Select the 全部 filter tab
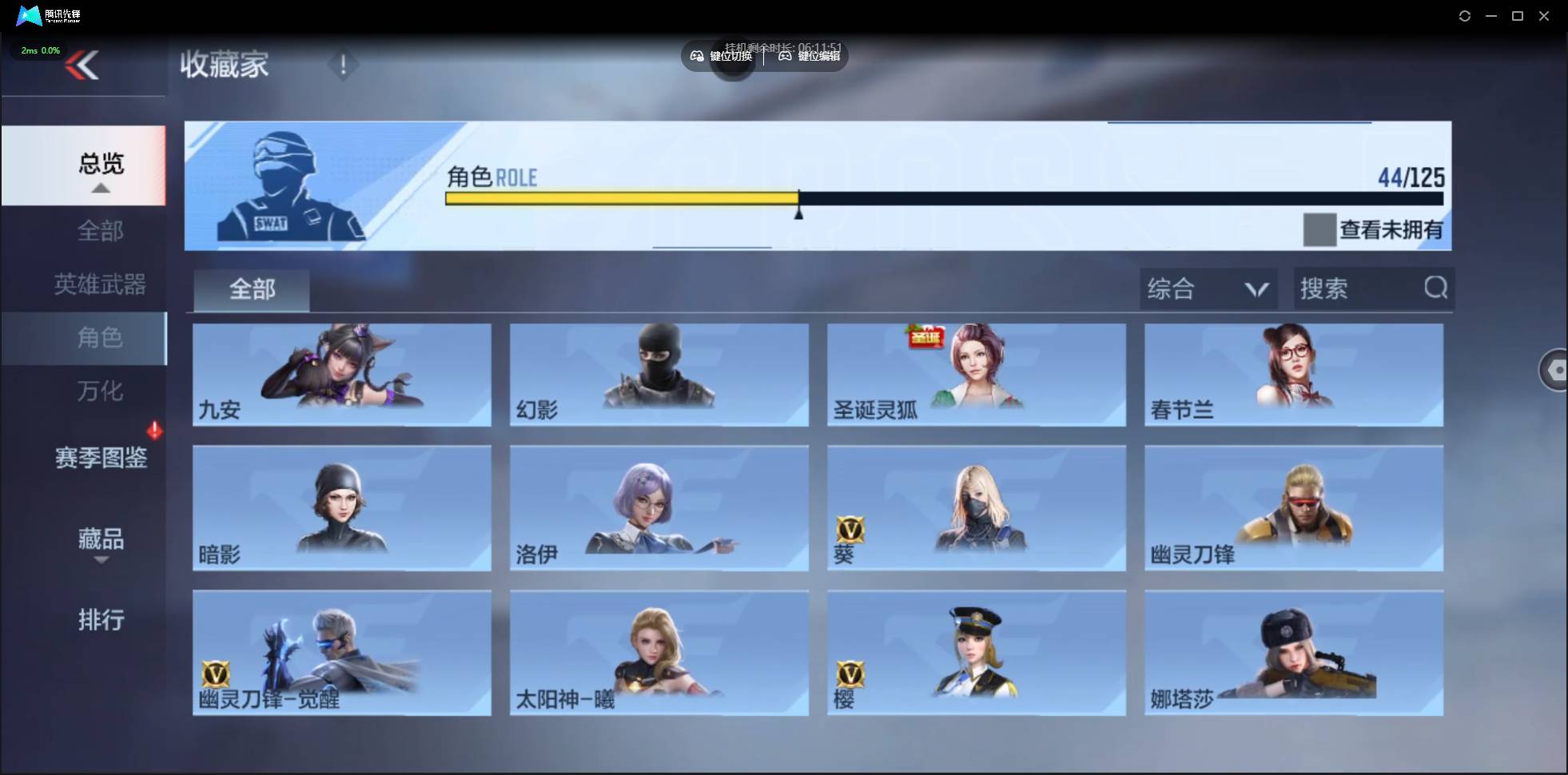The height and width of the screenshot is (775, 1568). pyautogui.click(x=251, y=289)
